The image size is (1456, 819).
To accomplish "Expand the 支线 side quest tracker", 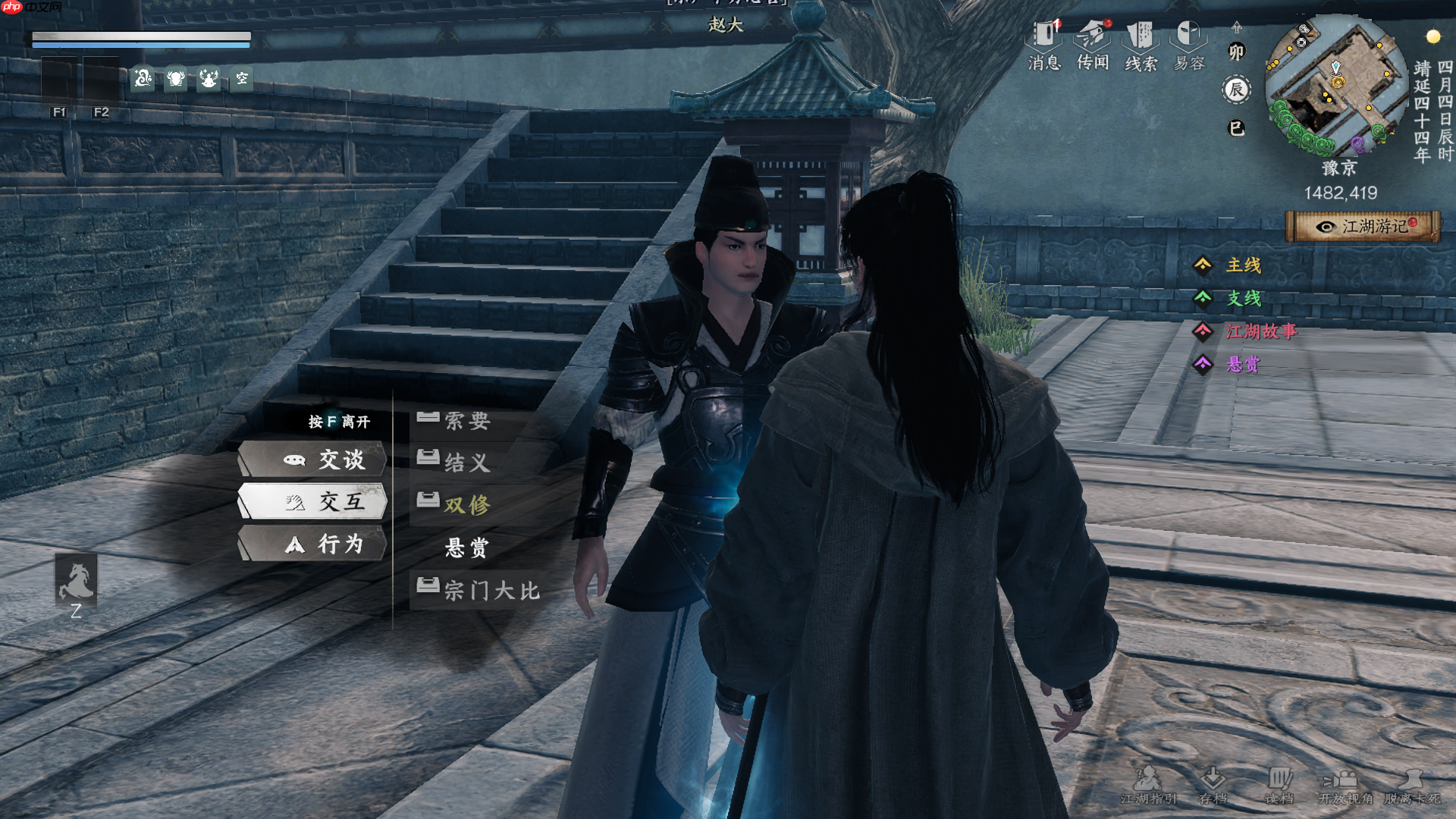I will tap(1244, 298).
